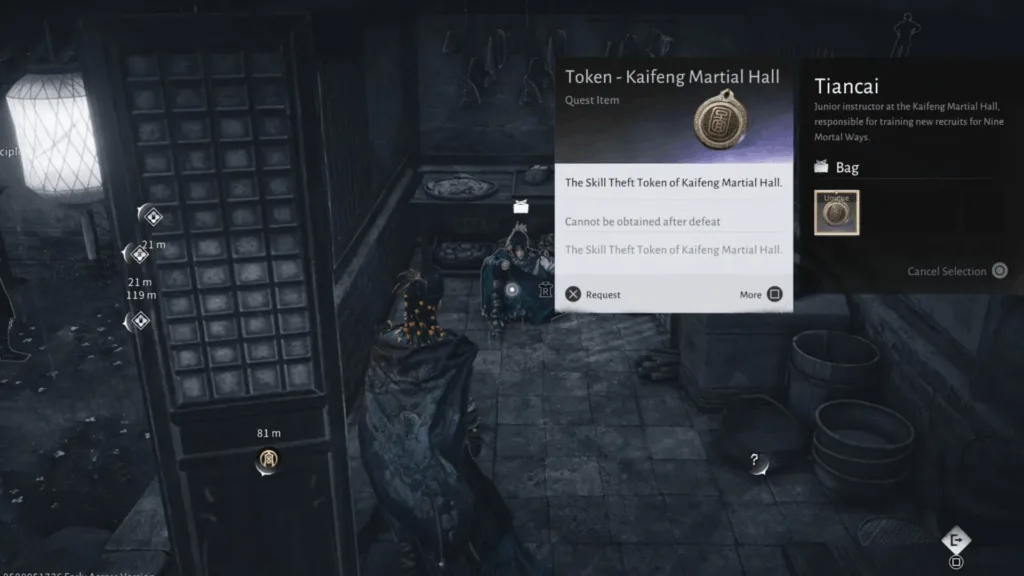Select the unique token in Tiancai's bag
This screenshot has height=576, width=1024.
click(836, 213)
